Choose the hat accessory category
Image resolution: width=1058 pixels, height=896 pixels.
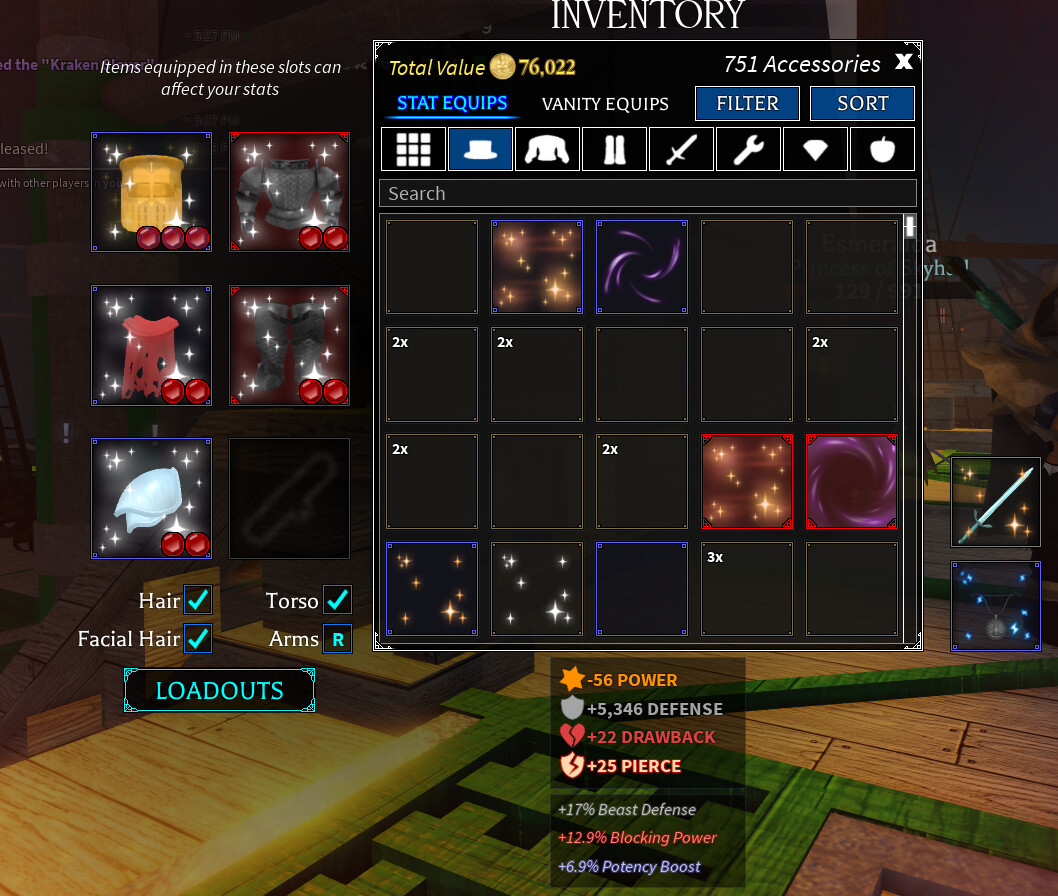click(x=480, y=149)
